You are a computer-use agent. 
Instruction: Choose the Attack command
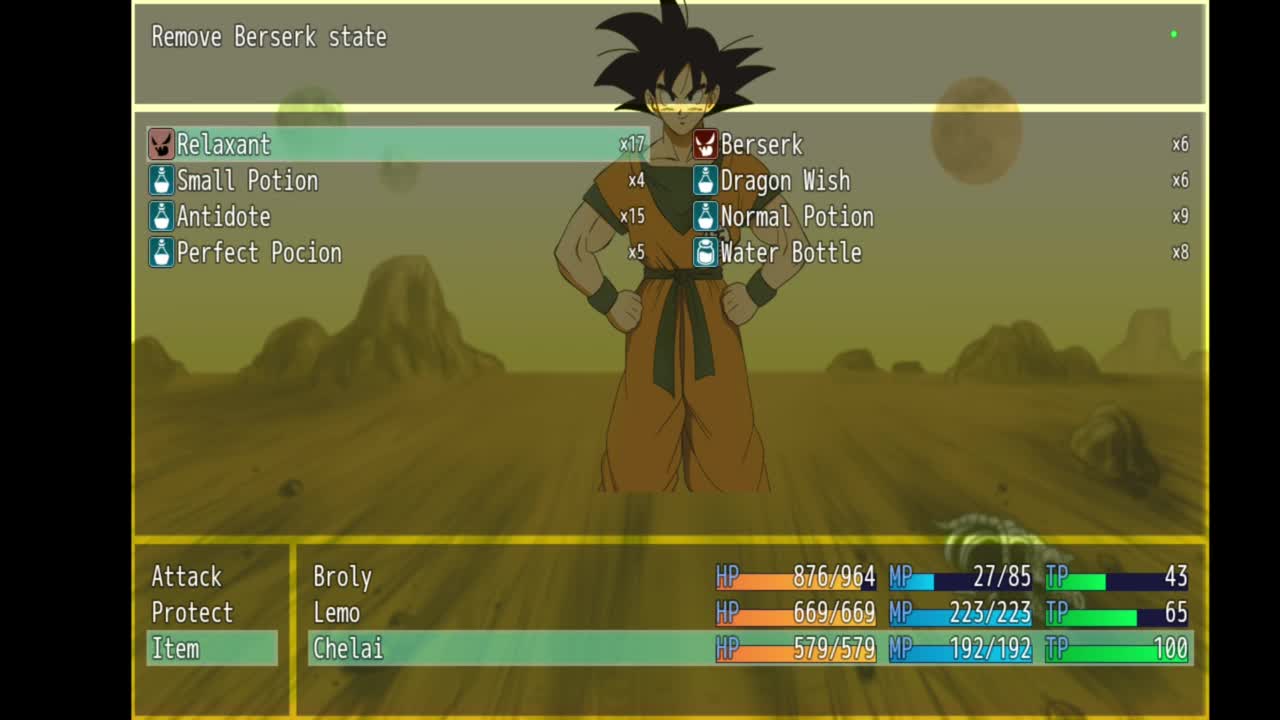(x=187, y=577)
